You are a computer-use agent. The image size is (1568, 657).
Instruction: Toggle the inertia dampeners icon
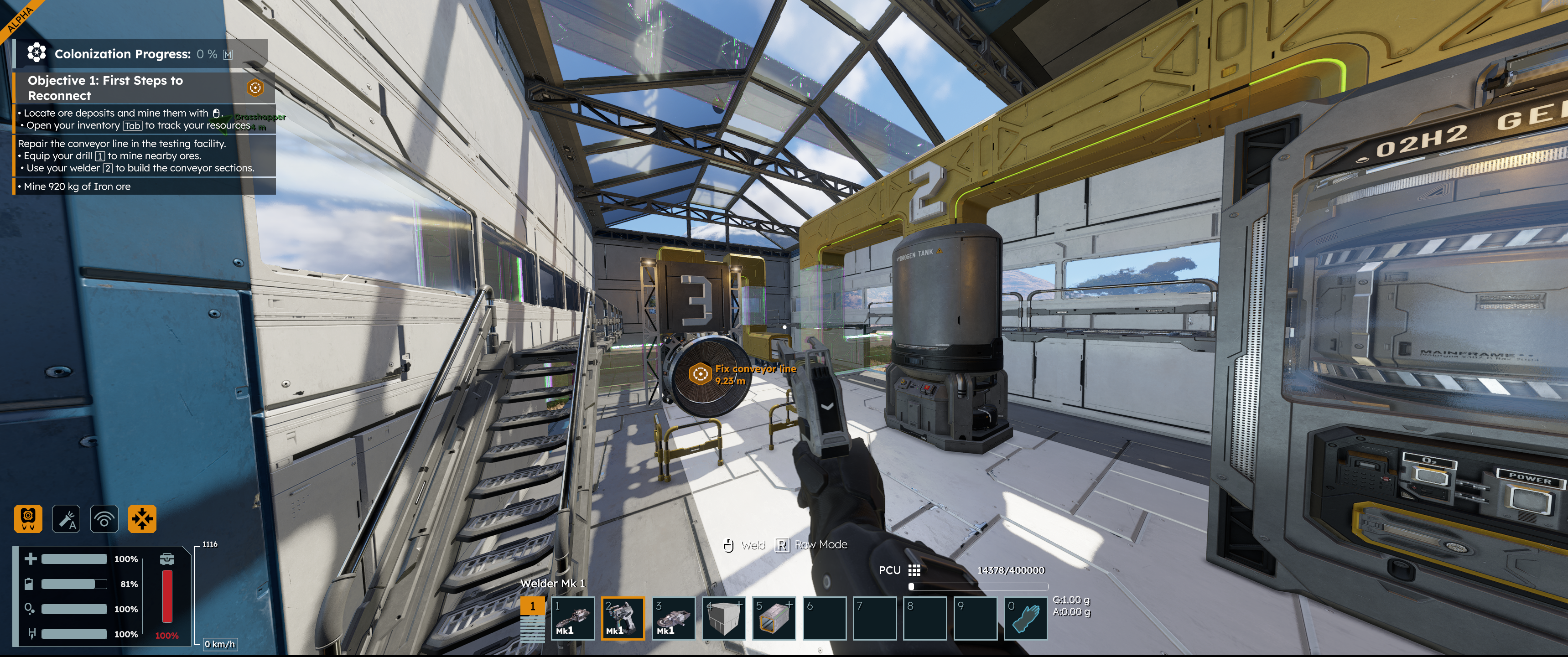pyautogui.click(x=142, y=519)
